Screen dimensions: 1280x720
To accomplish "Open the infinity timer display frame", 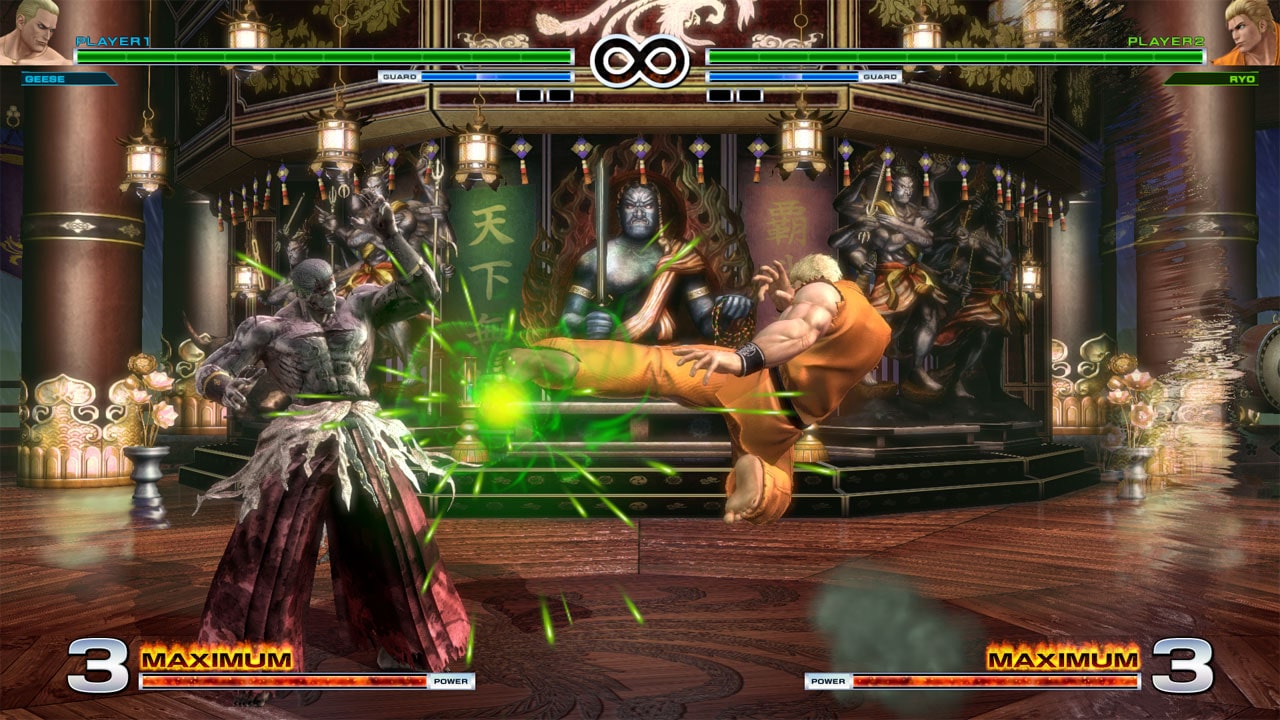I will click(x=639, y=58).
